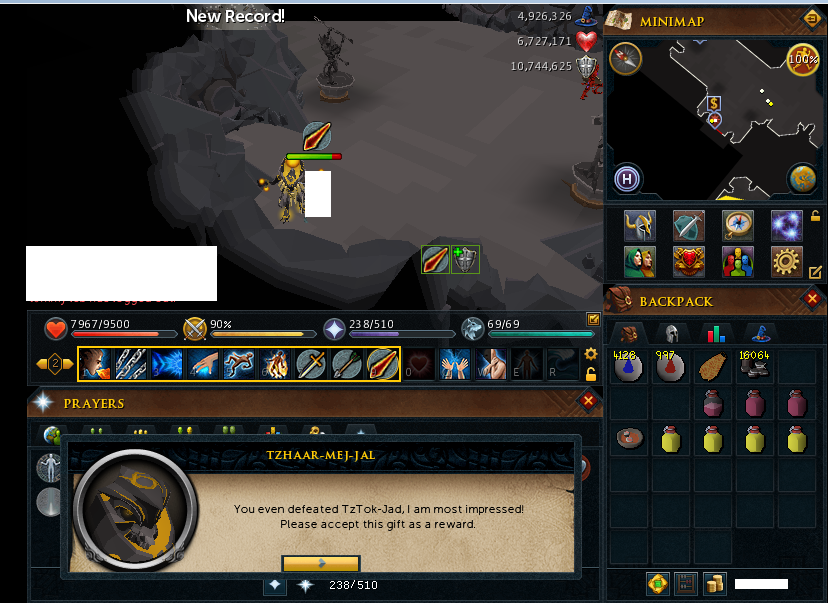Continue the TzHaar-Mej-Jal dialogue
Viewport: 828px width, 603px height.
[320, 563]
